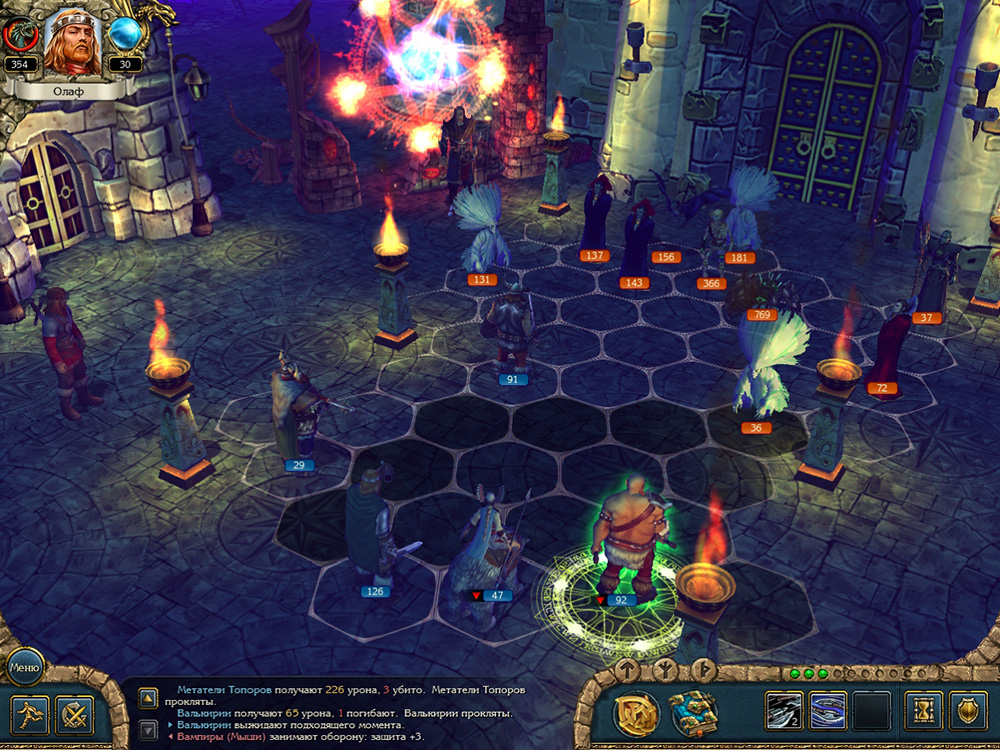Click the hourglass wait button
The height and width of the screenshot is (750, 1000).
coord(924,711)
